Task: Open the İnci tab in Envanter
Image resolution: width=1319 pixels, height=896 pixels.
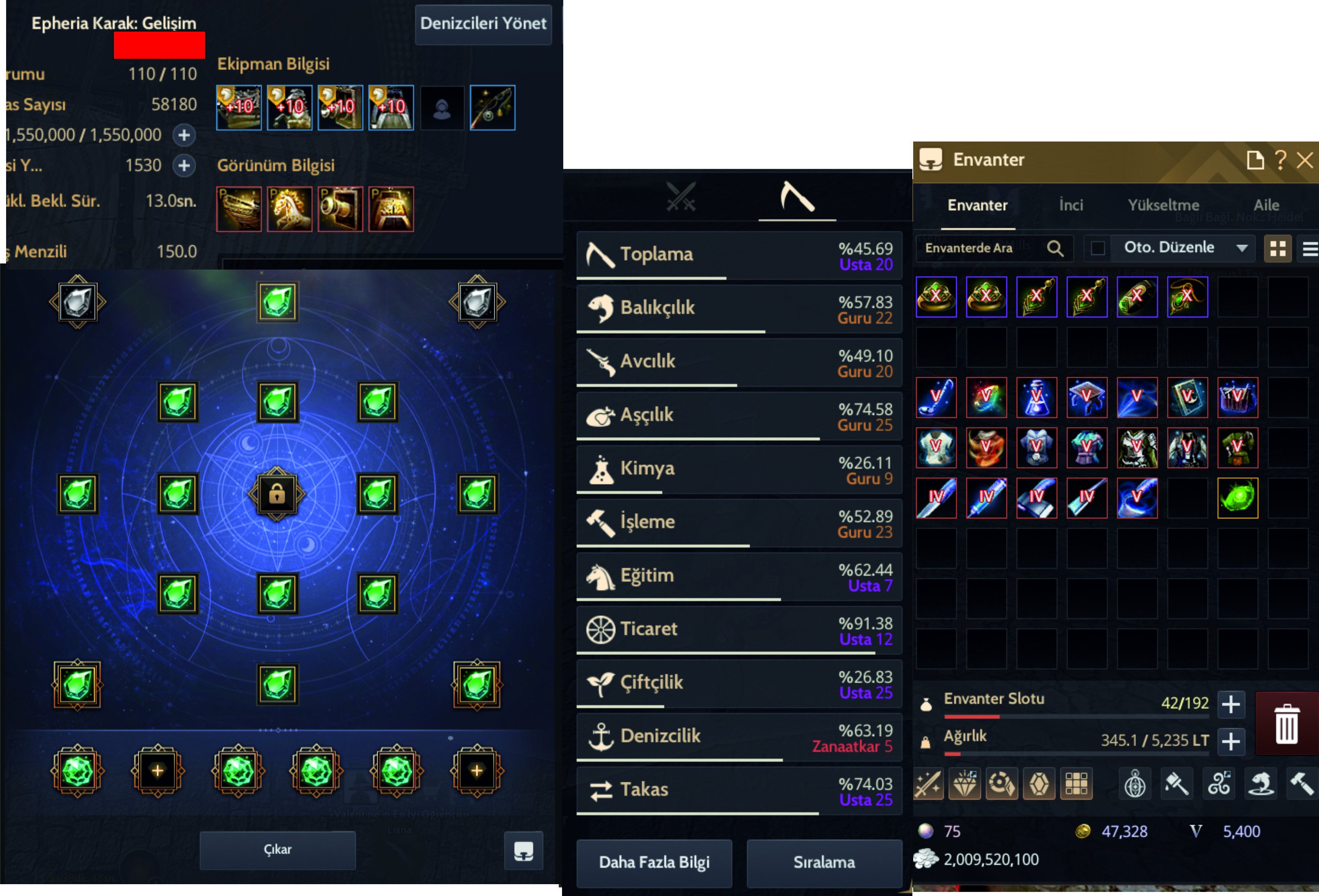Action: [1071, 205]
